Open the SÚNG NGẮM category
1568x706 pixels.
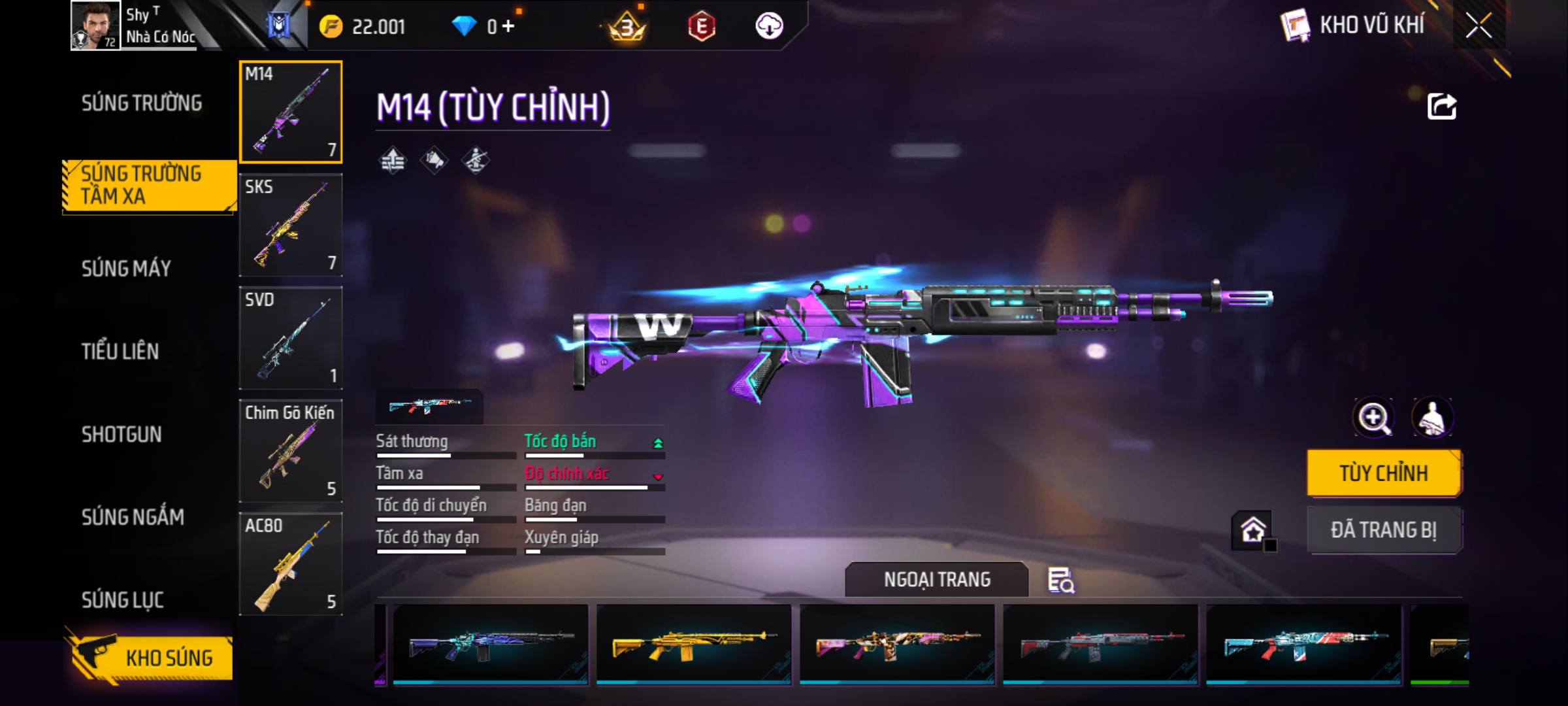click(133, 517)
